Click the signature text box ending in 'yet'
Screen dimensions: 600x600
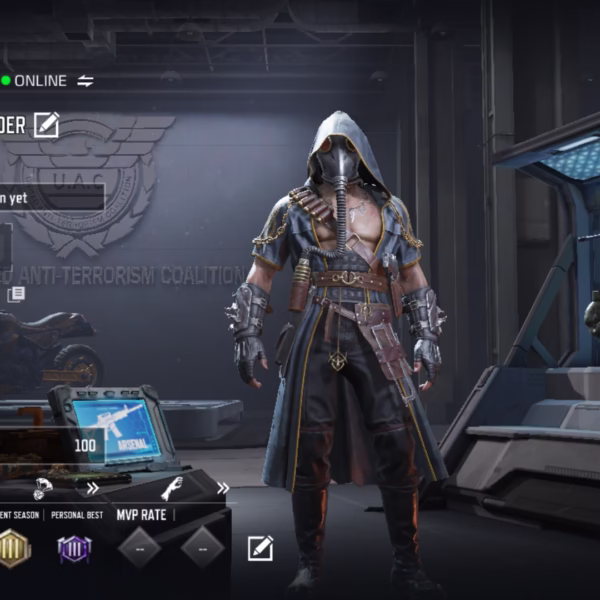point(52,197)
